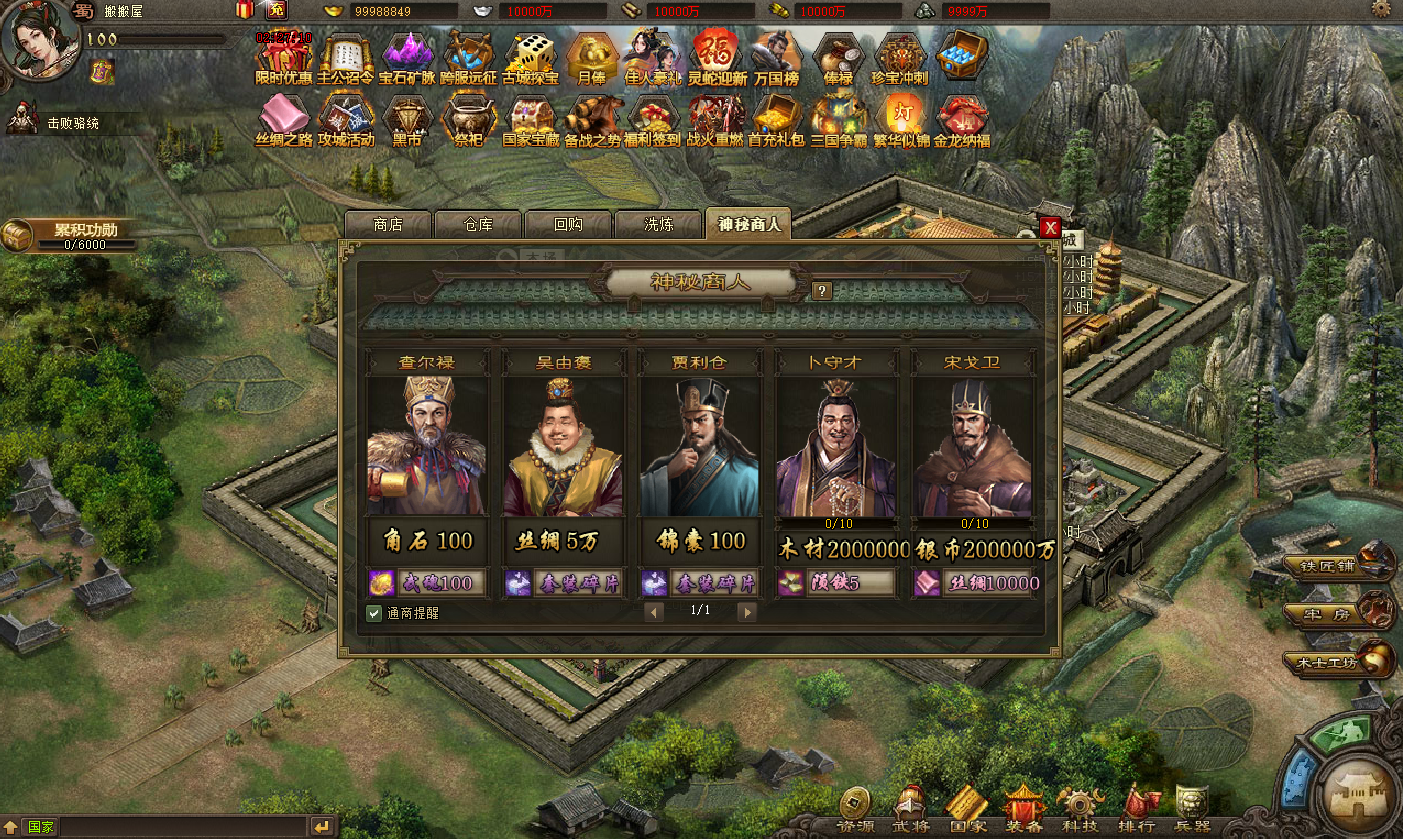This screenshot has height=839, width=1403.
Task: Switch to the 洗炼 refining tab
Action: 658,225
